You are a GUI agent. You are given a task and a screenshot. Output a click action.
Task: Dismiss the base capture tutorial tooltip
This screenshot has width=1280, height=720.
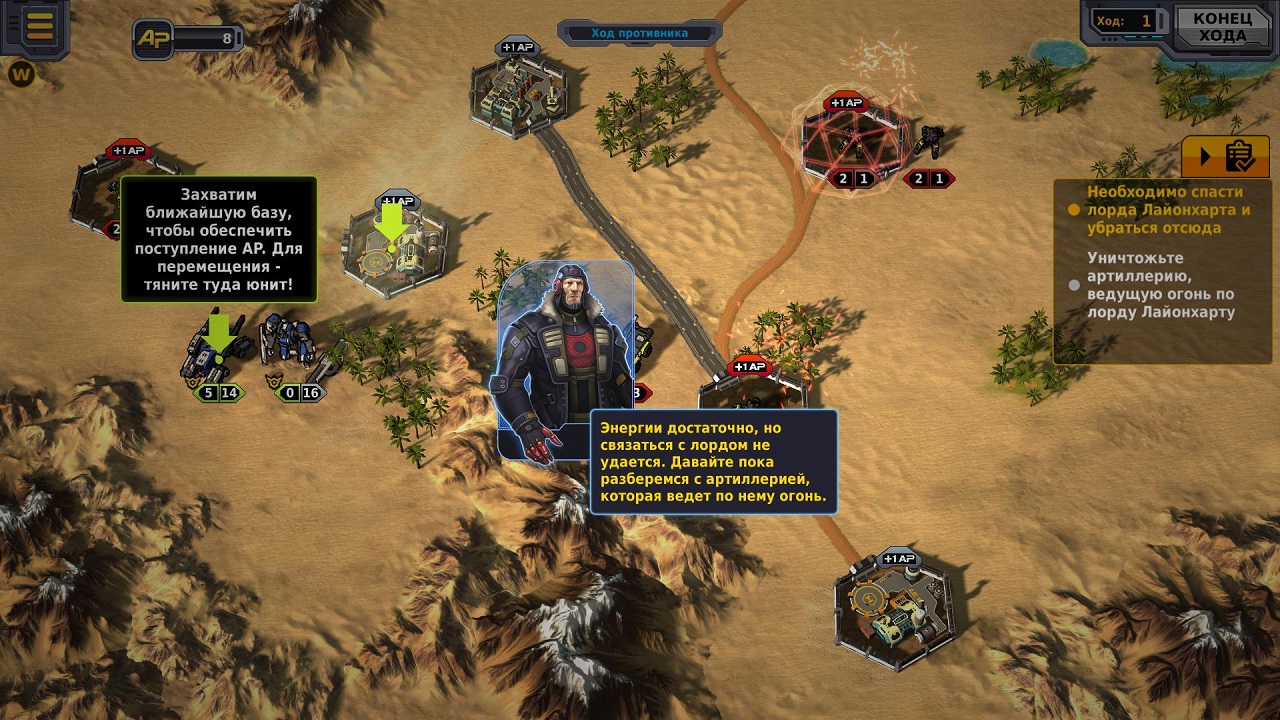pyautogui.click(x=218, y=239)
